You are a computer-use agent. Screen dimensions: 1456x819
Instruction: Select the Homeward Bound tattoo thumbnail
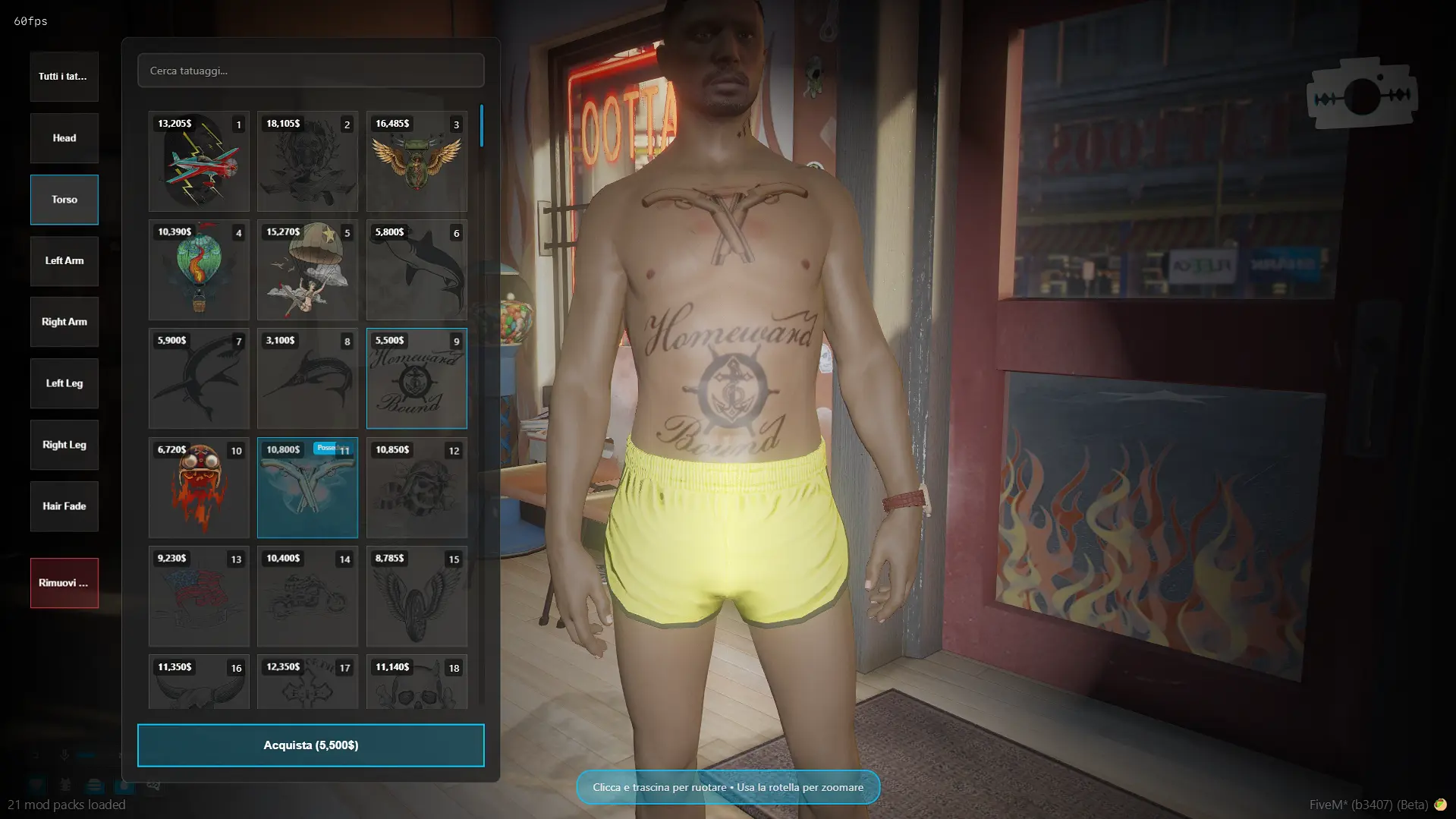coord(417,379)
